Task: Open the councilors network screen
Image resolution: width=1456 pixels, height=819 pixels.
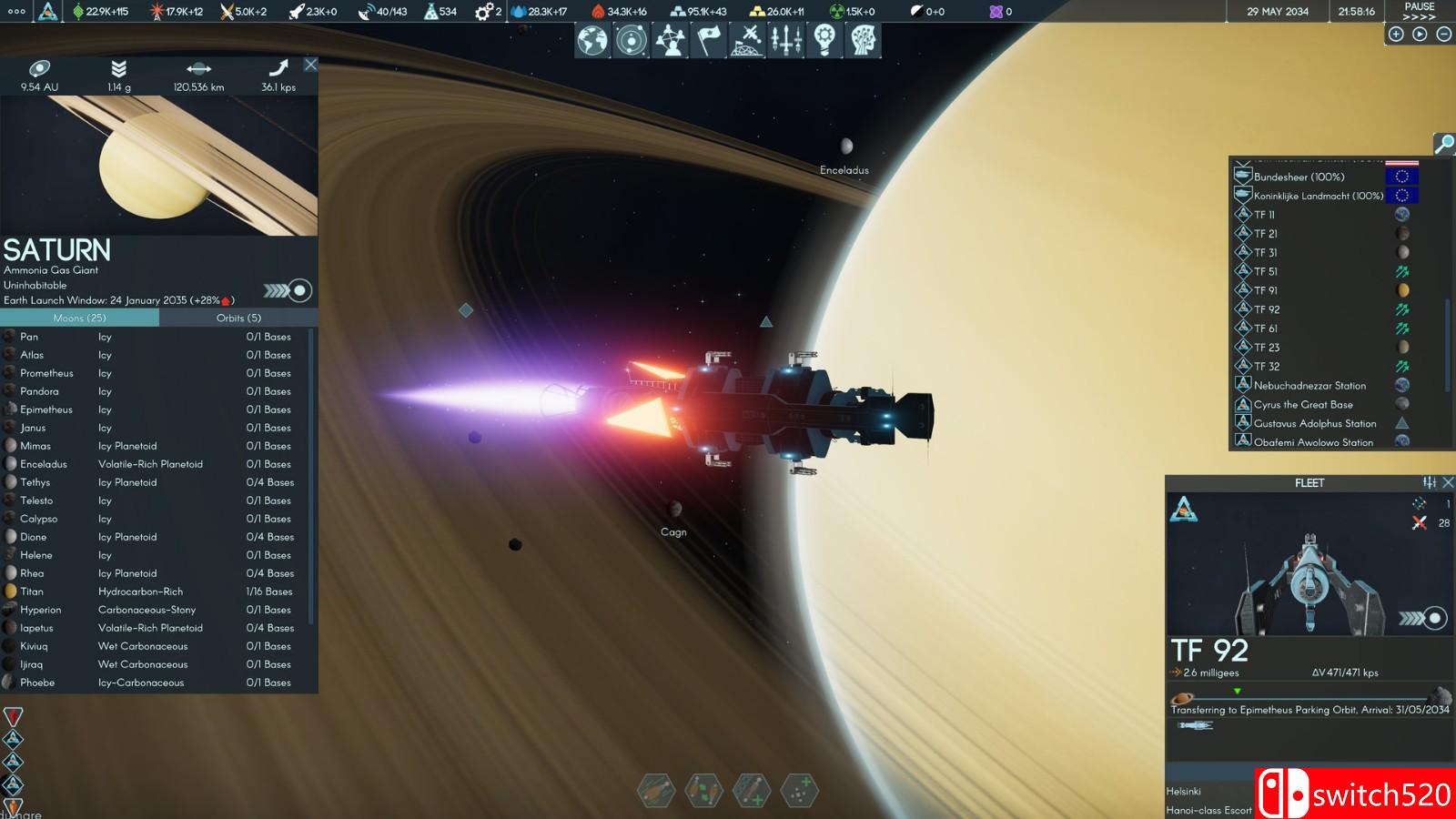Action: 671,40
